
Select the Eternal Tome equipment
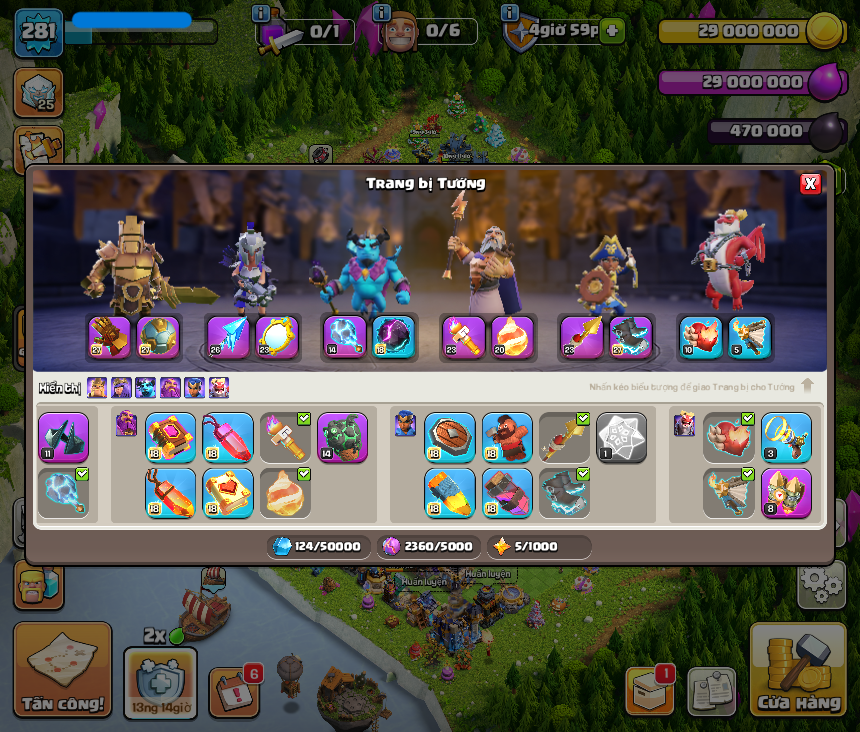click(170, 438)
